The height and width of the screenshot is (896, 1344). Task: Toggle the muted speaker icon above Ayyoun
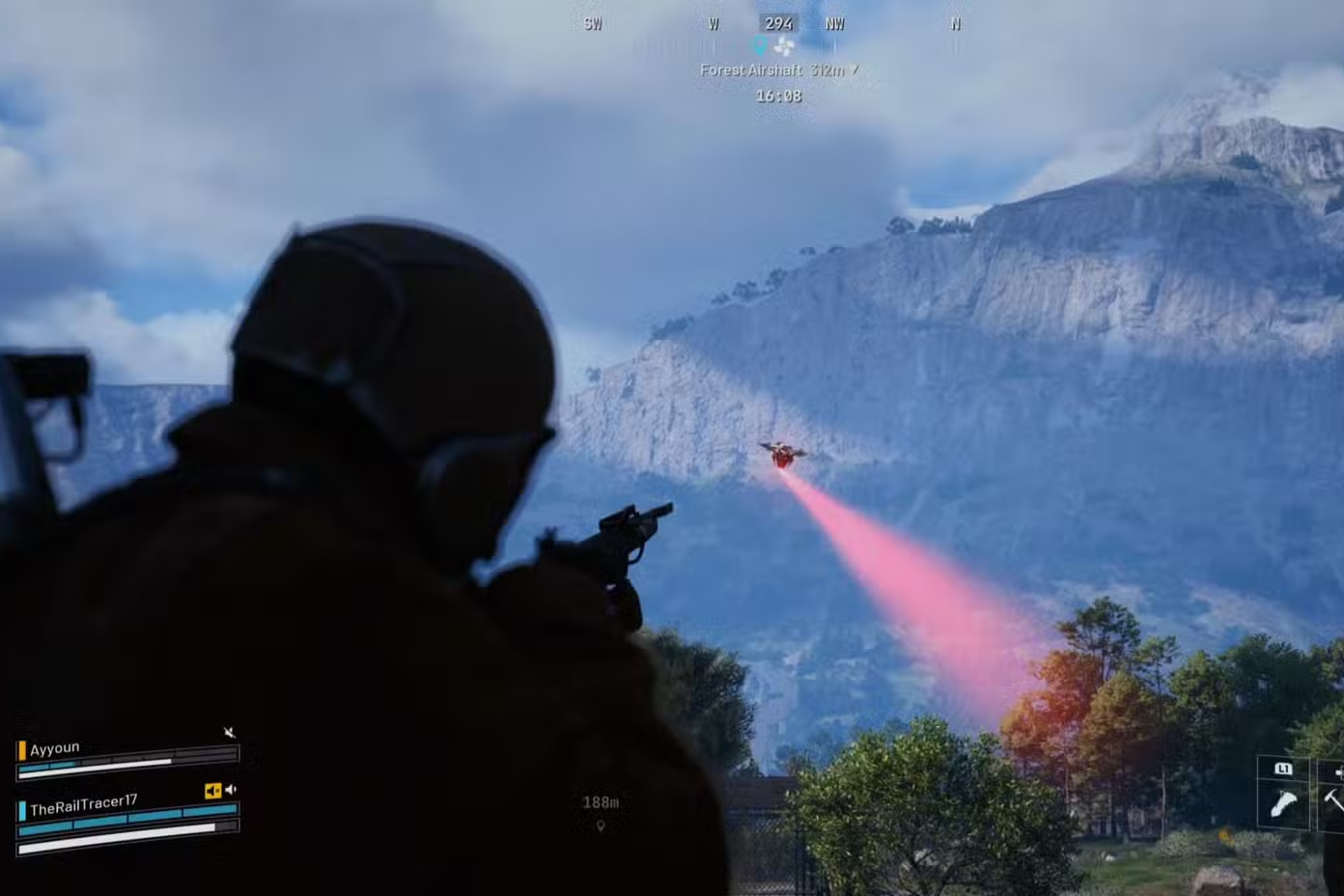[x=230, y=733]
